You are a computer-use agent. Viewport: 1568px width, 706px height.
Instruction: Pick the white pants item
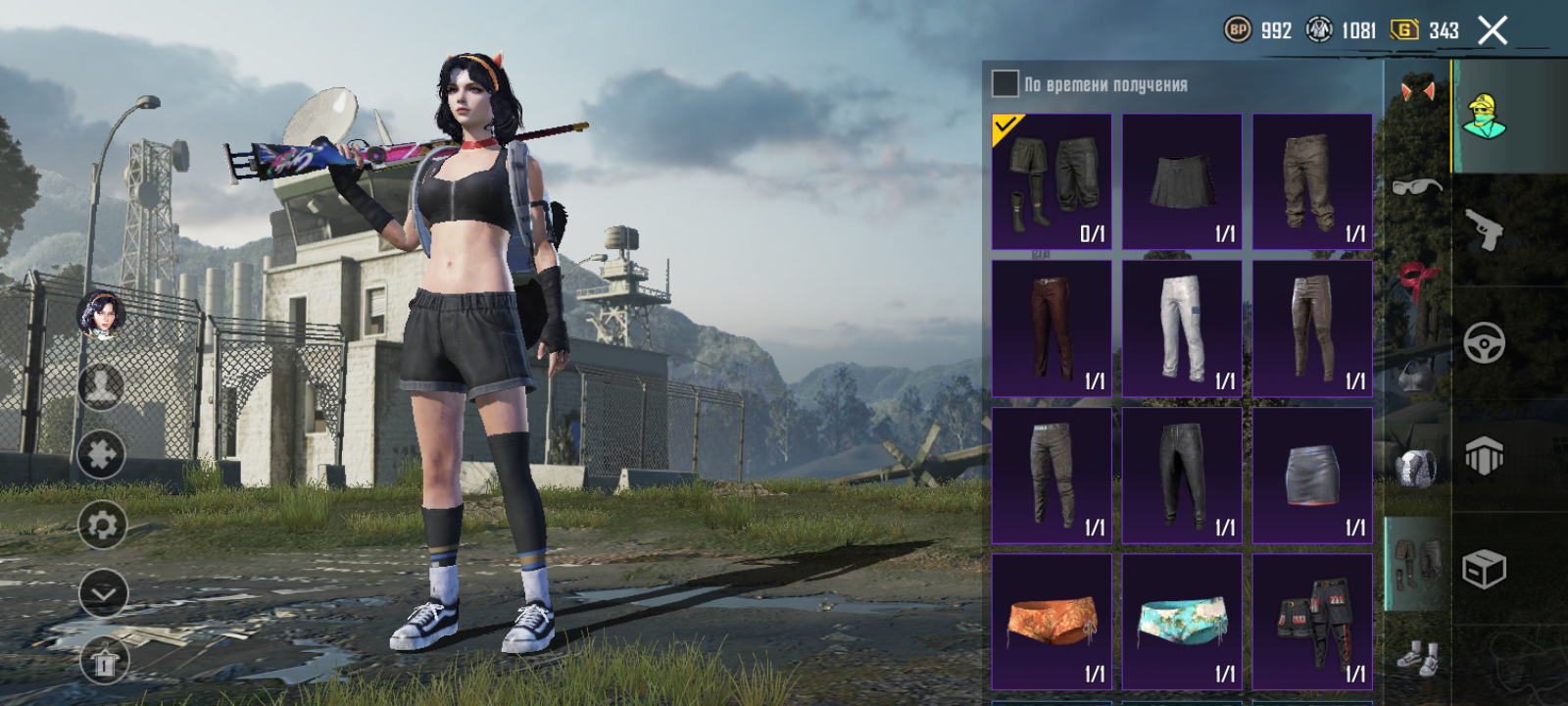click(x=1182, y=328)
